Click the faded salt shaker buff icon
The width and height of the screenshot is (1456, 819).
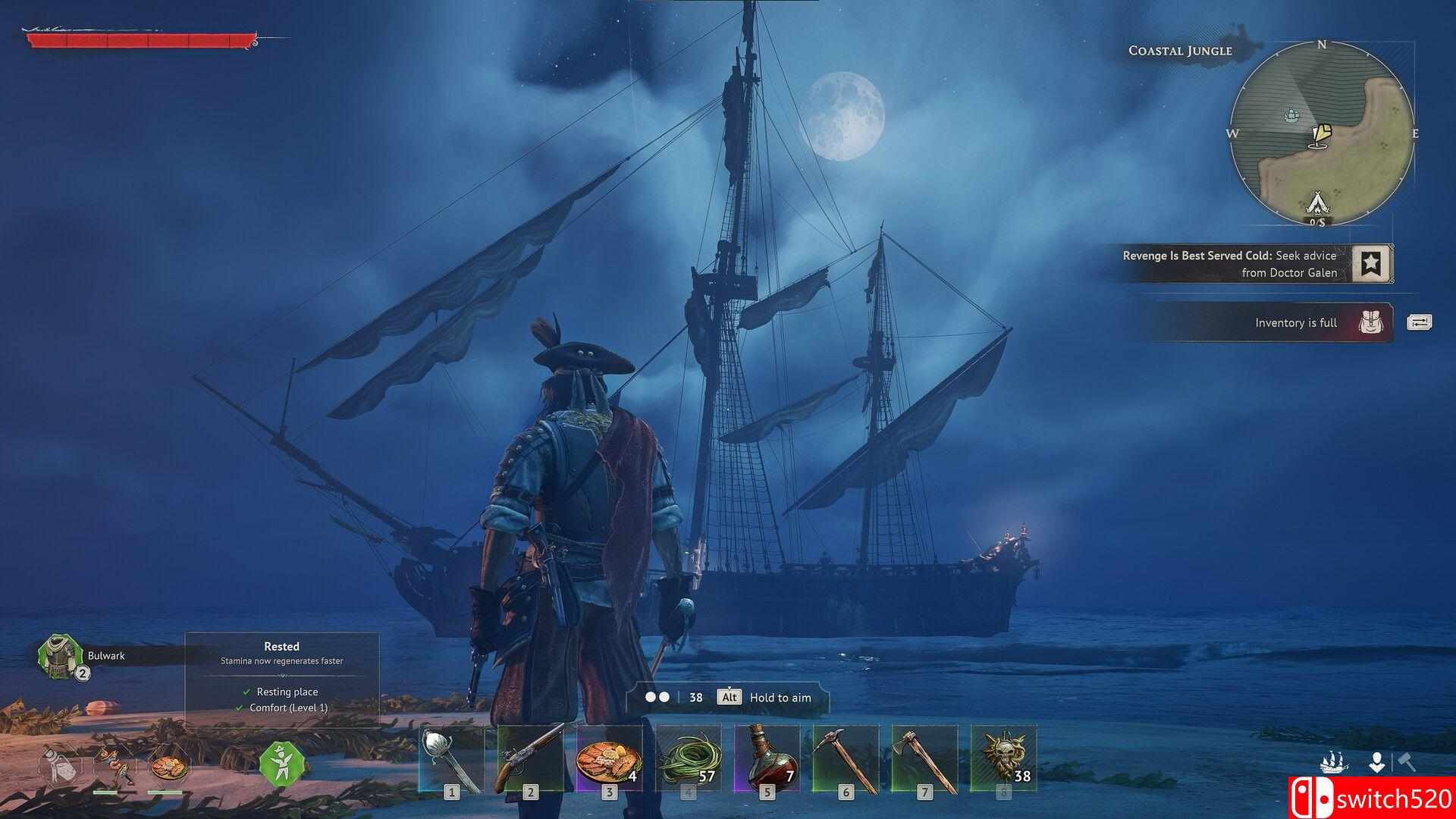(x=60, y=766)
